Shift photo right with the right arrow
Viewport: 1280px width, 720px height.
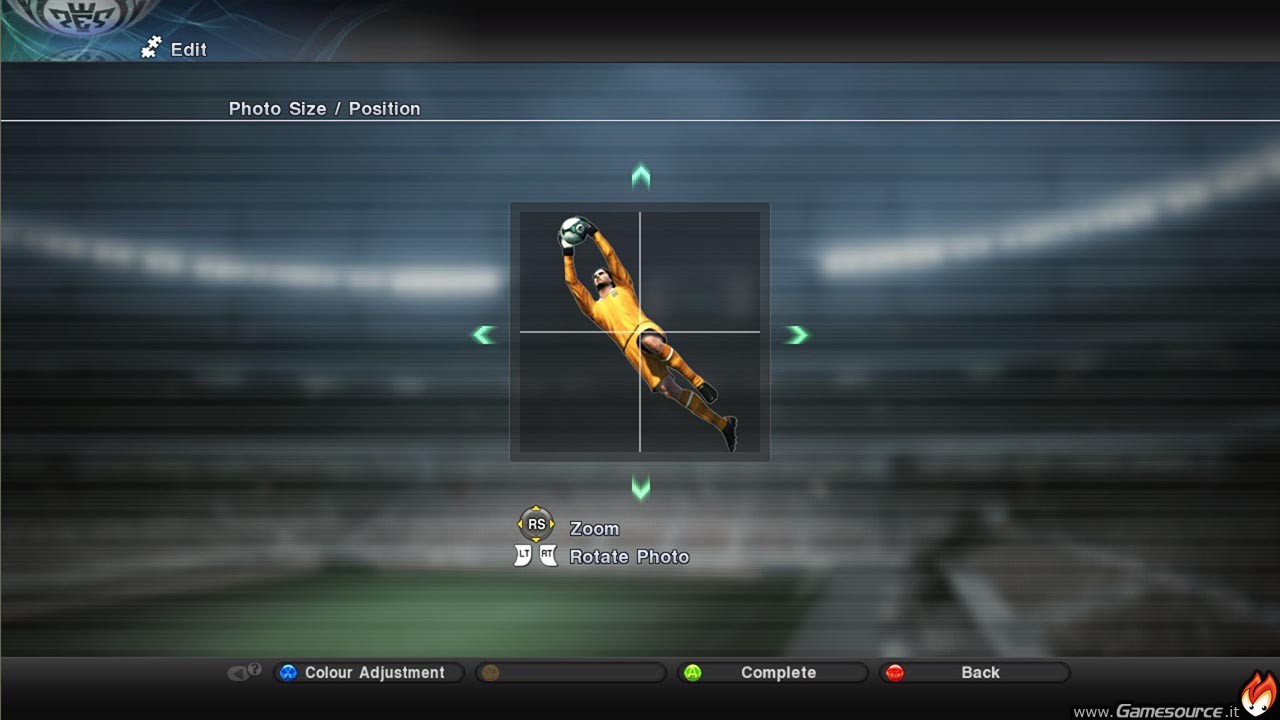(796, 335)
